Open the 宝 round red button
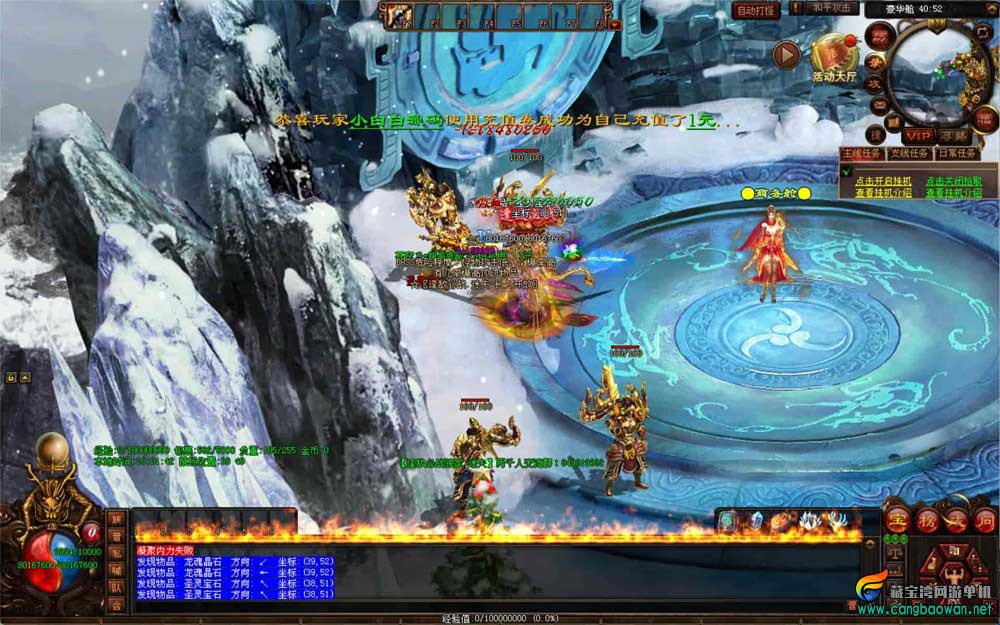Image resolution: width=1000 pixels, height=625 pixels. pyautogui.click(x=899, y=522)
